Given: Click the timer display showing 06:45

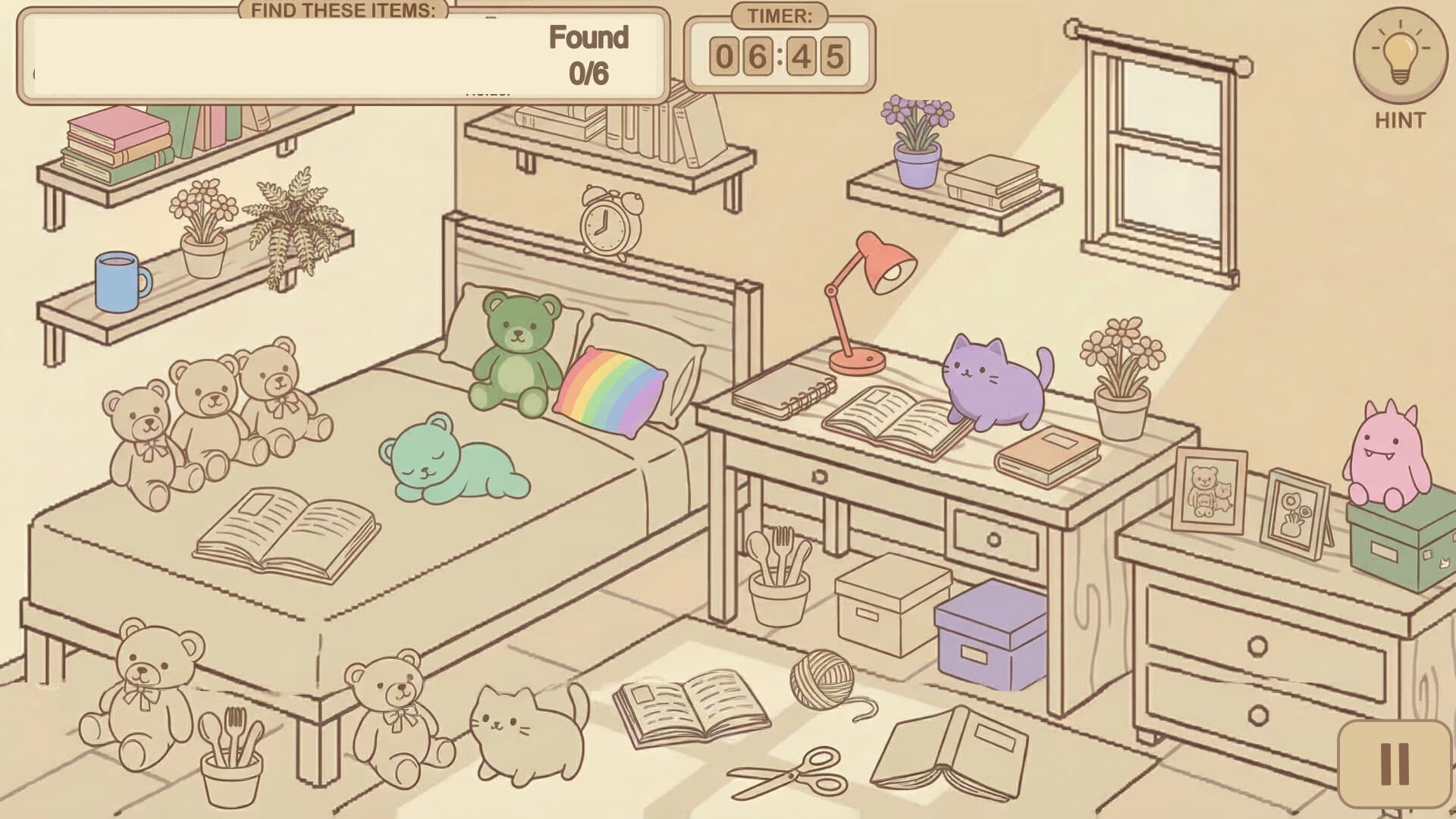Looking at the screenshot, I should pos(781,55).
